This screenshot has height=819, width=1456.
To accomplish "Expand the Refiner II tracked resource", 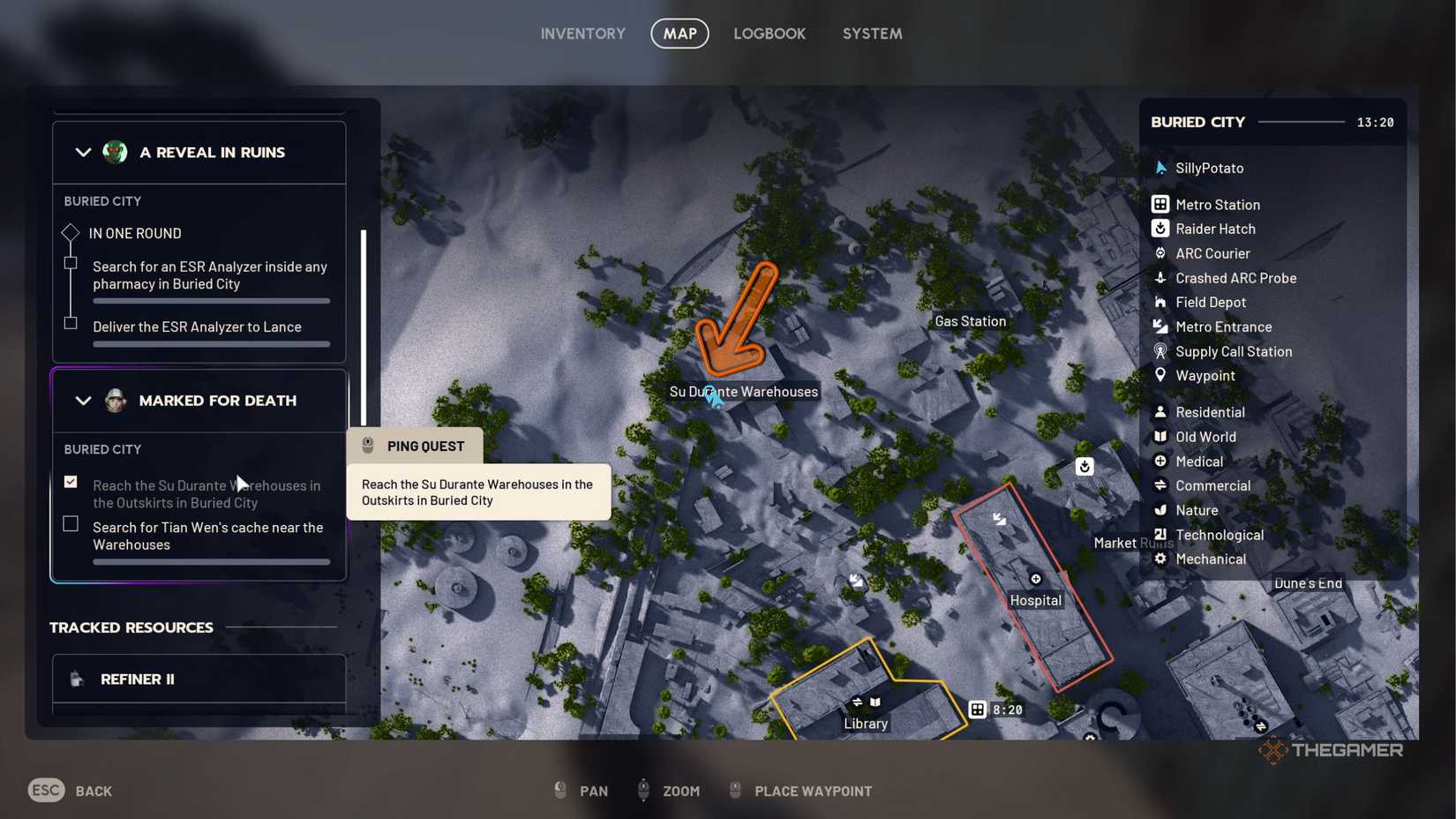I will click(199, 679).
